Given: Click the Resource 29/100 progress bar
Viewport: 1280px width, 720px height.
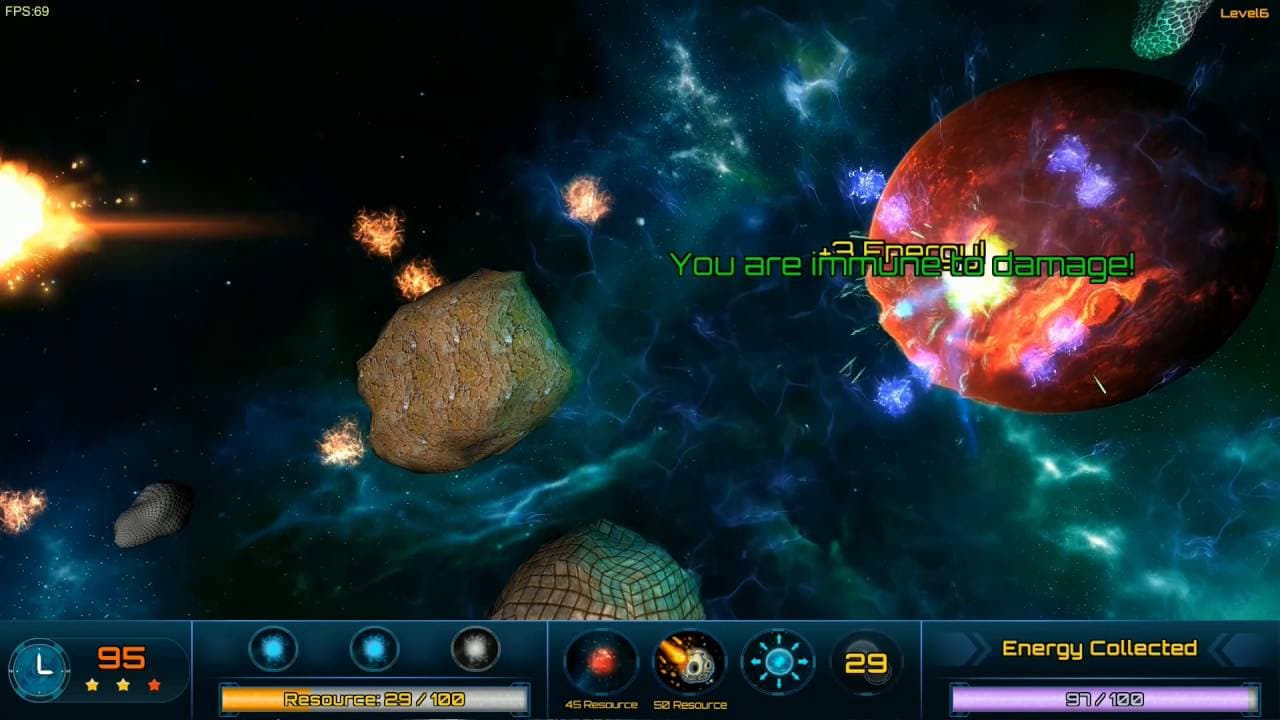Looking at the screenshot, I should [375, 697].
